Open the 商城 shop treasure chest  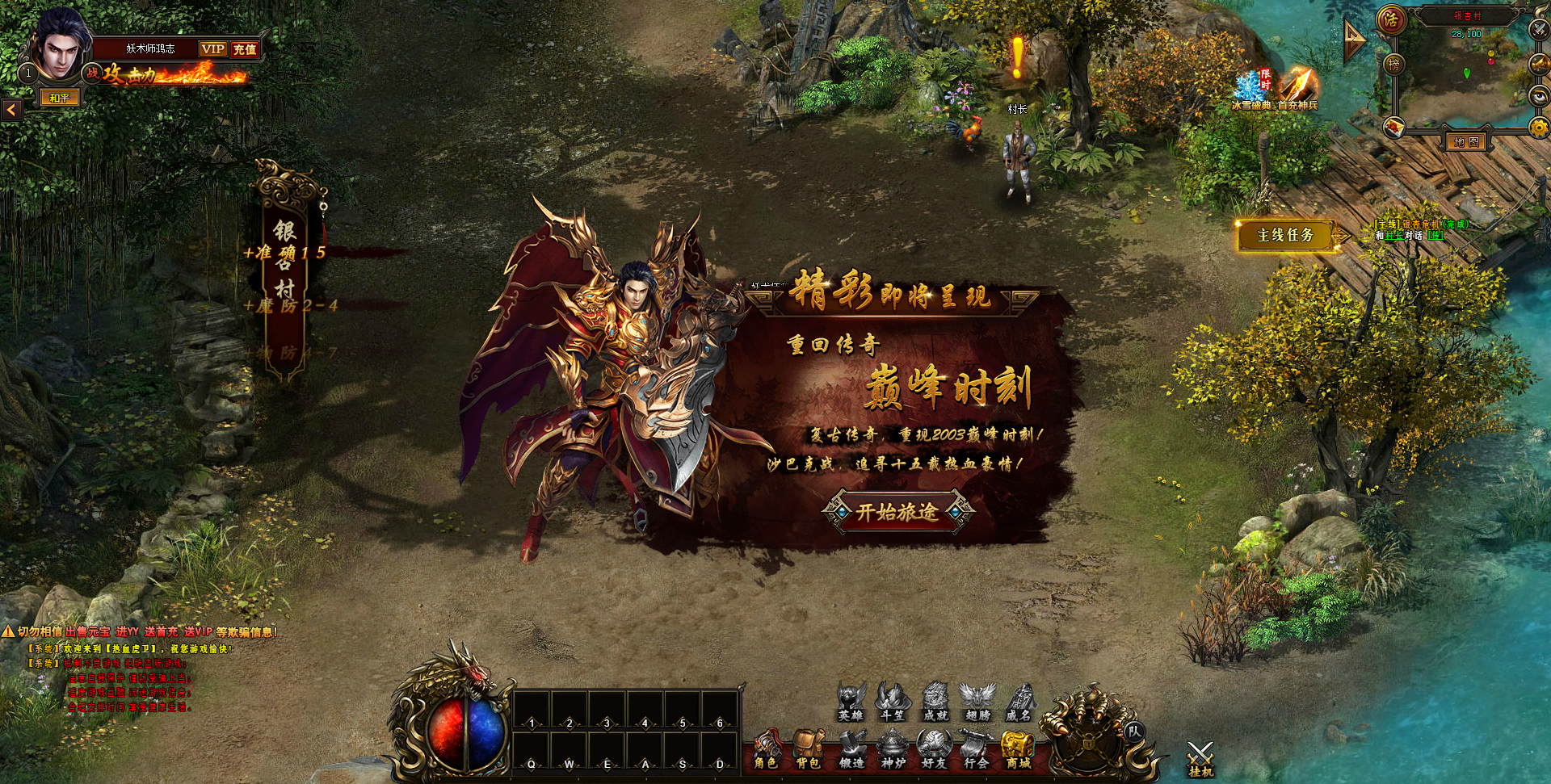point(1018,750)
